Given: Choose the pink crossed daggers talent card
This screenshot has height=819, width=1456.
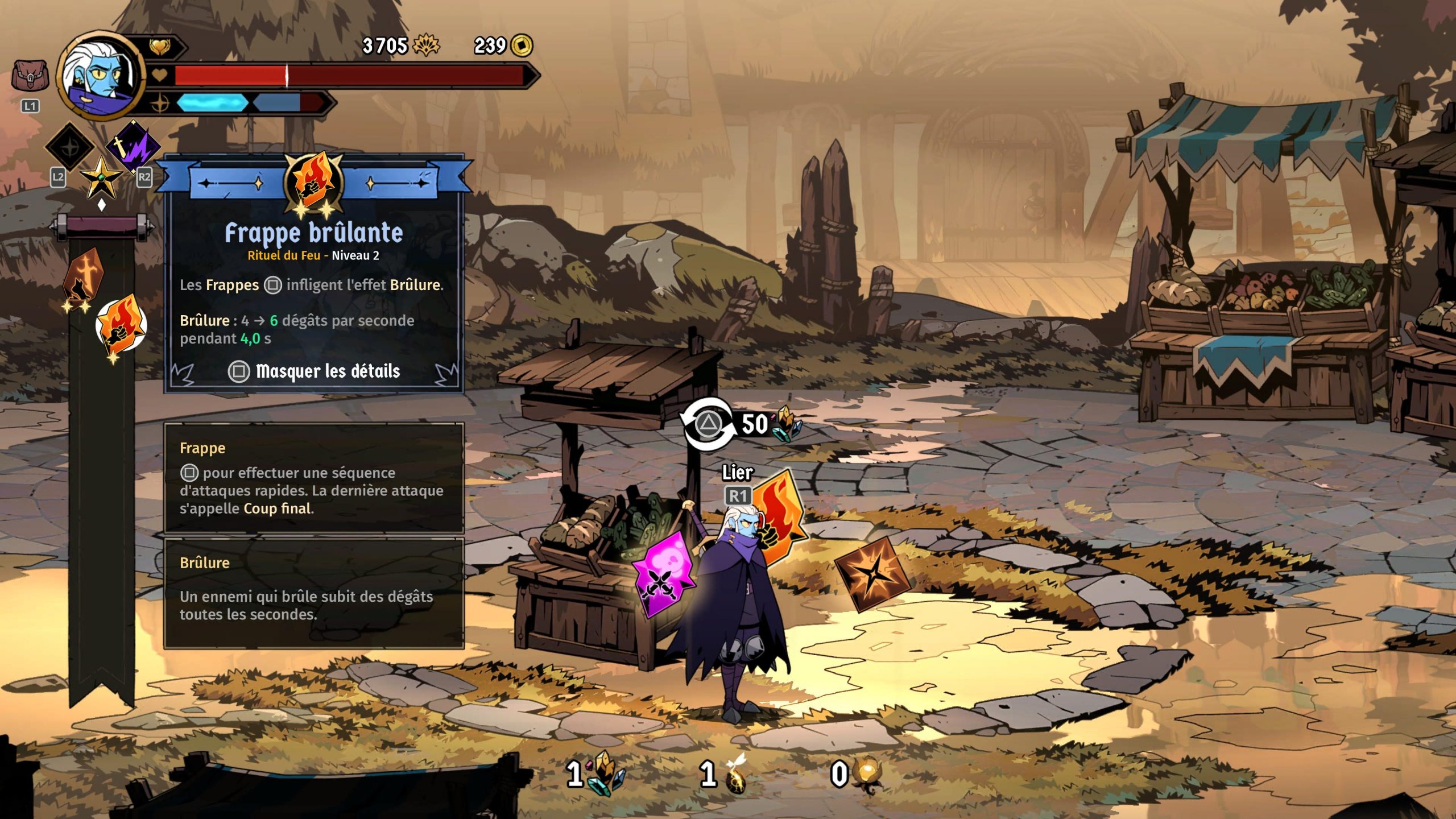Looking at the screenshot, I should pos(663,573).
